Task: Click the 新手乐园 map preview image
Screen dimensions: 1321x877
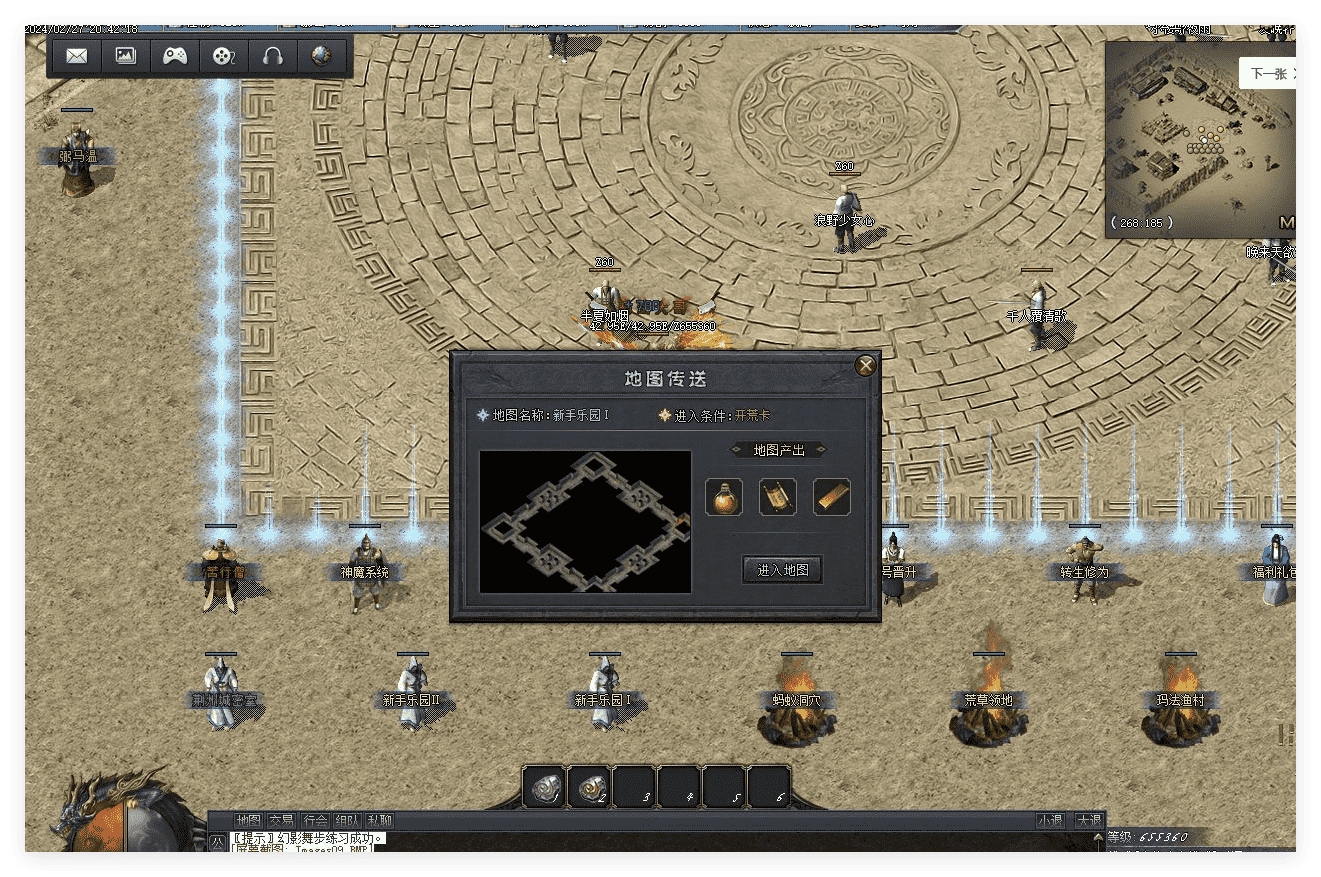Action: pyautogui.click(x=585, y=521)
